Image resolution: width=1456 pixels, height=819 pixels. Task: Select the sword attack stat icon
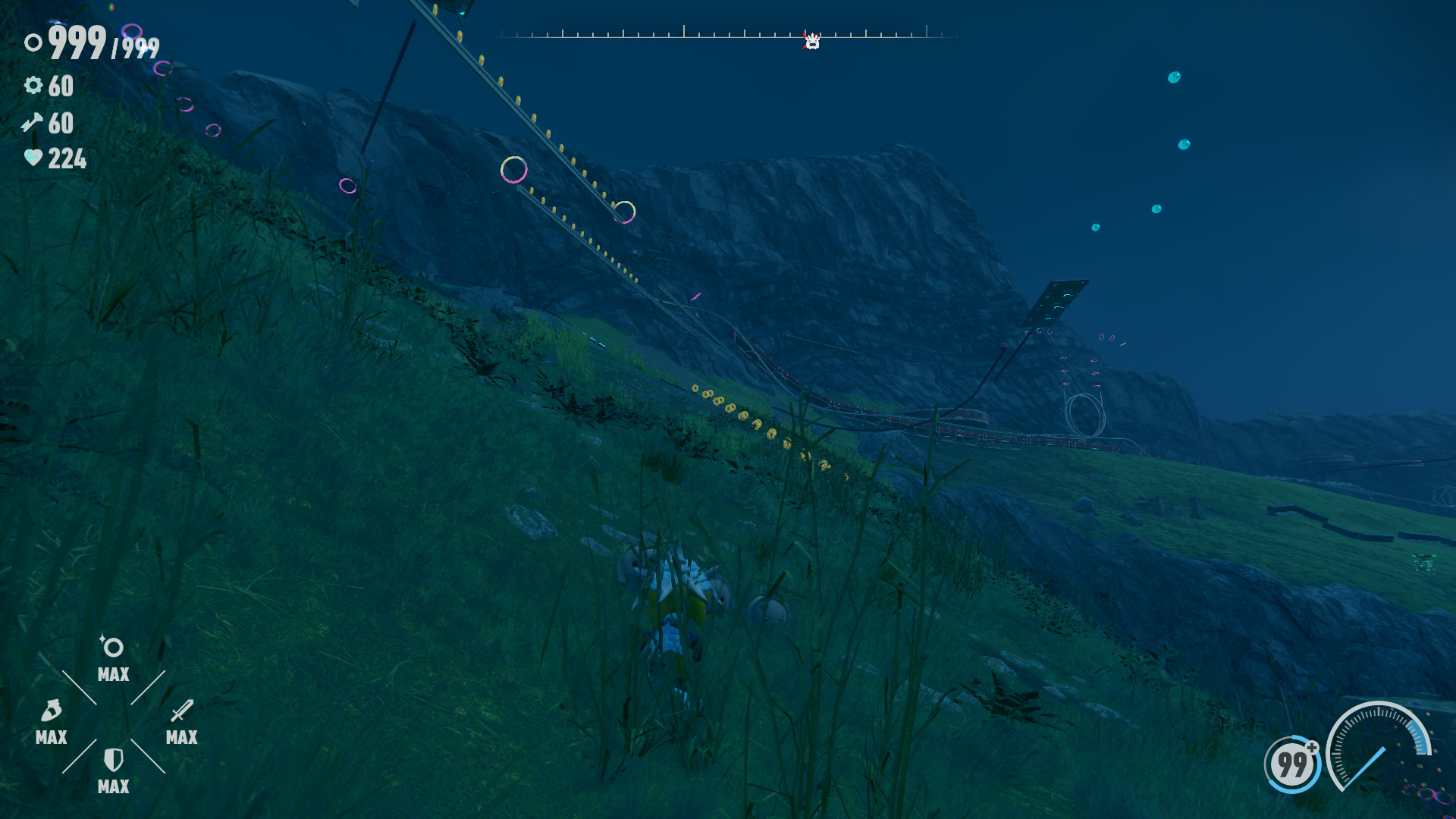(x=180, y=711)
